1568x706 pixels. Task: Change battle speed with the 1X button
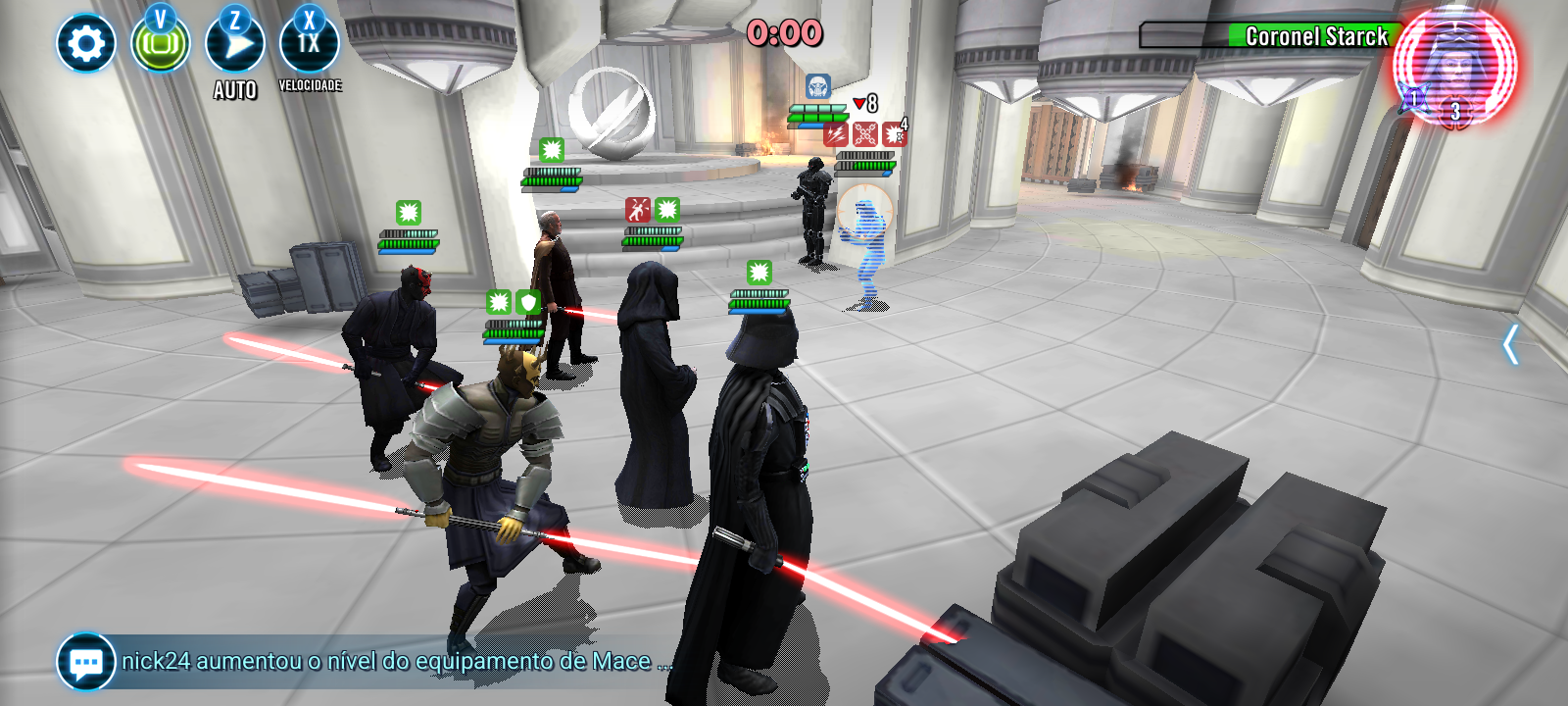coord(309,44)
